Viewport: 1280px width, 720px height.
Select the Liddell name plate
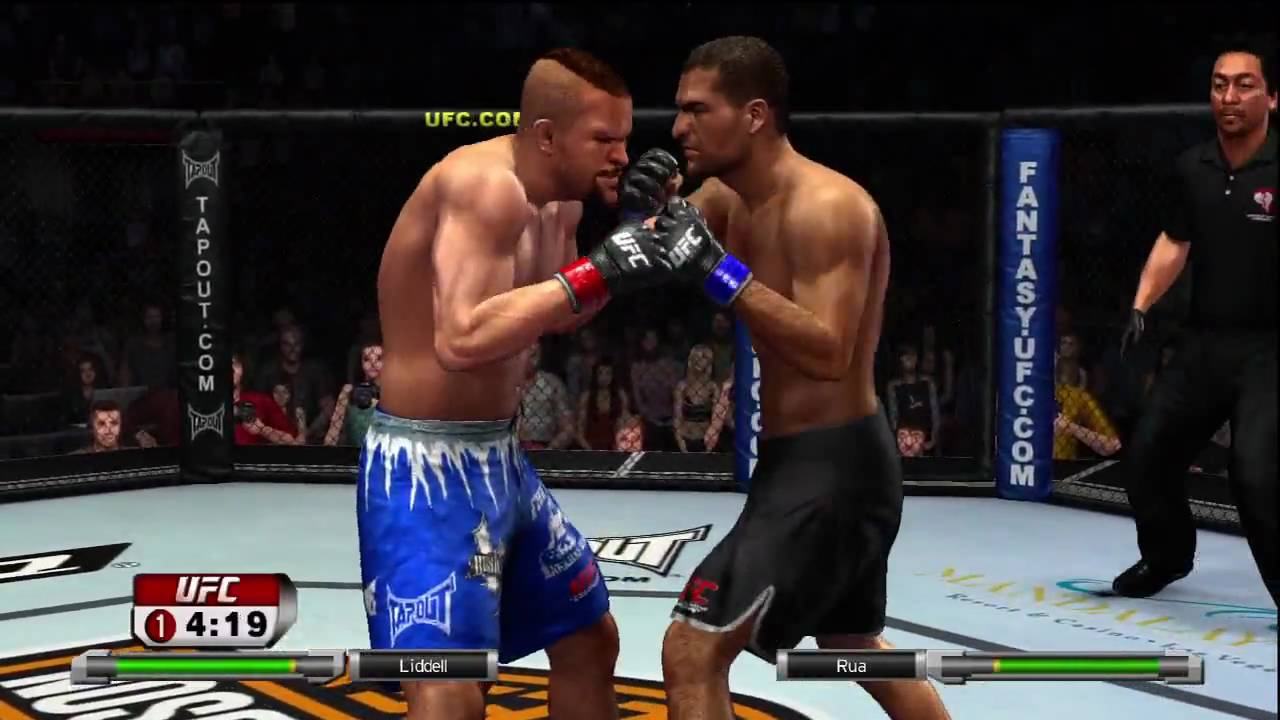pyautogui.click(x=421, y=665)
